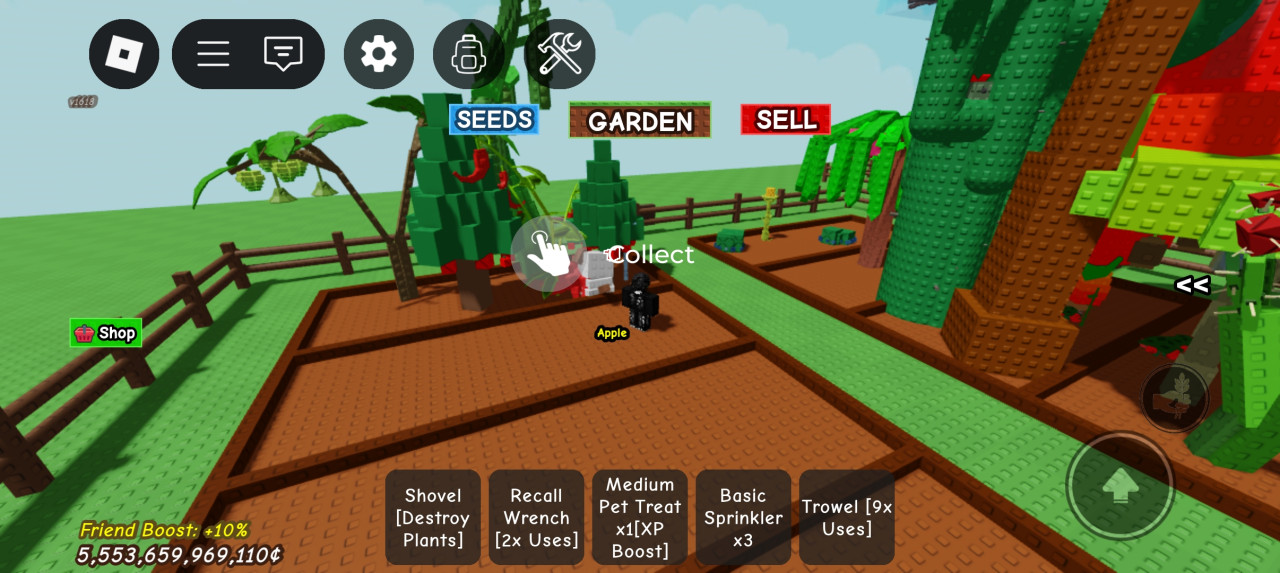Screen dimensions: 1280x573
Task: Select the Shovel hotbar slot
Action: pyautogui.click(x=433, y=517)
